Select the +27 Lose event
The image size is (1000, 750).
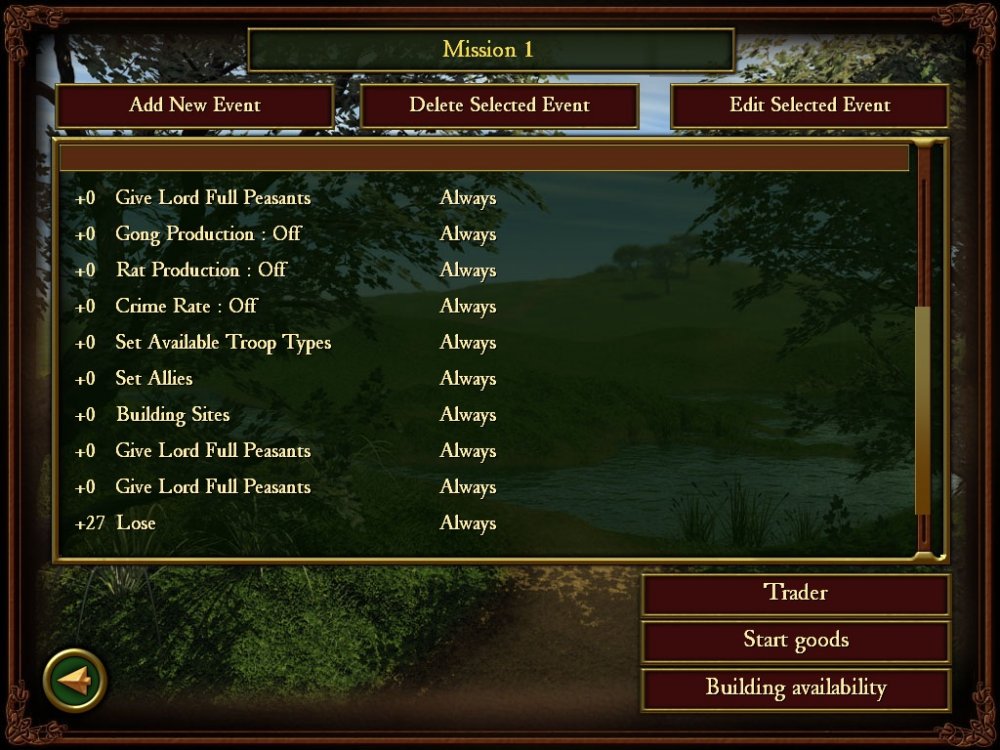tap(136, 522)
